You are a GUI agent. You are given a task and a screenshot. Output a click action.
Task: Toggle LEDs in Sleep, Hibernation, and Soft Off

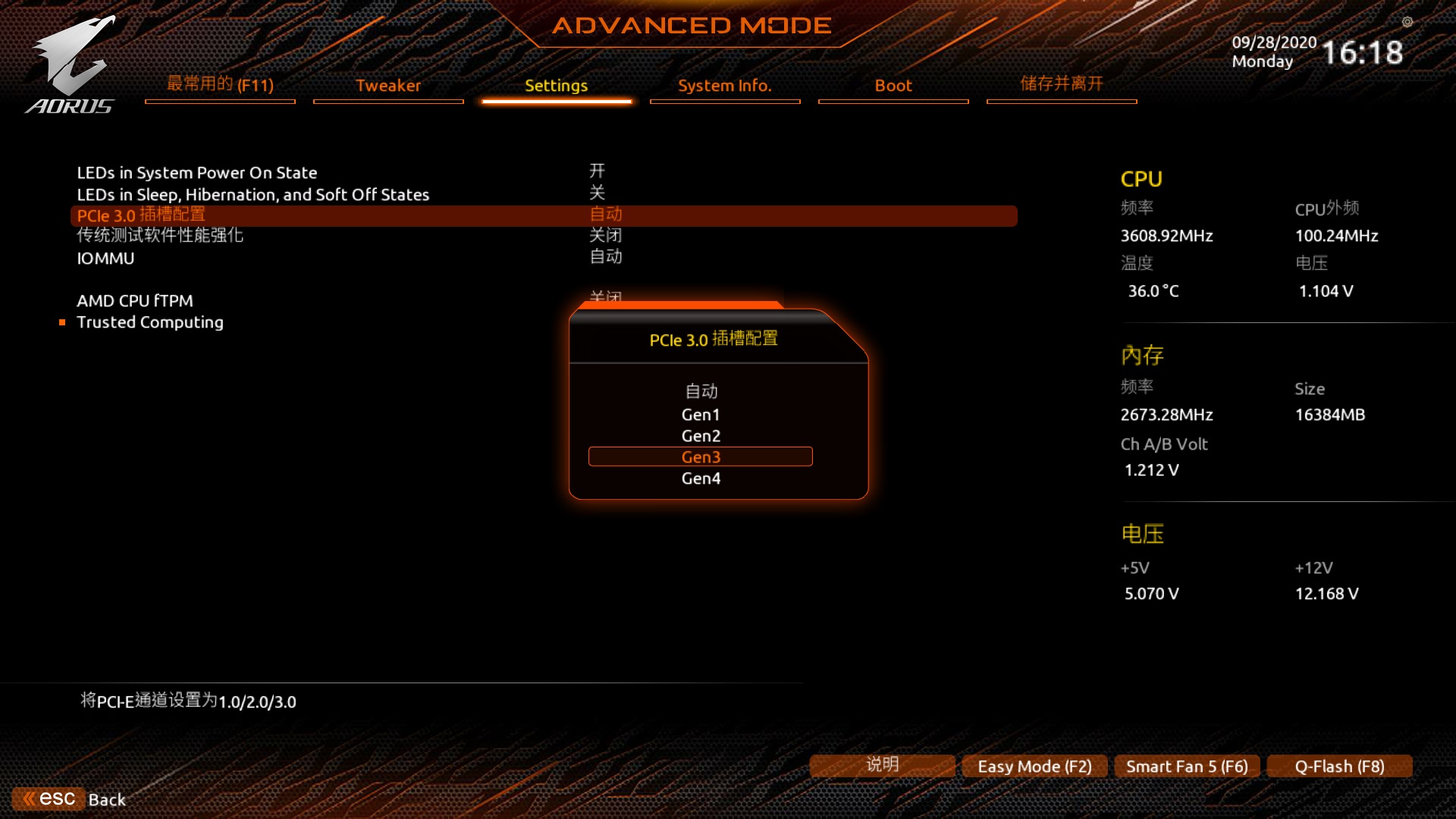pyautogui.click(x=253, y=194)
